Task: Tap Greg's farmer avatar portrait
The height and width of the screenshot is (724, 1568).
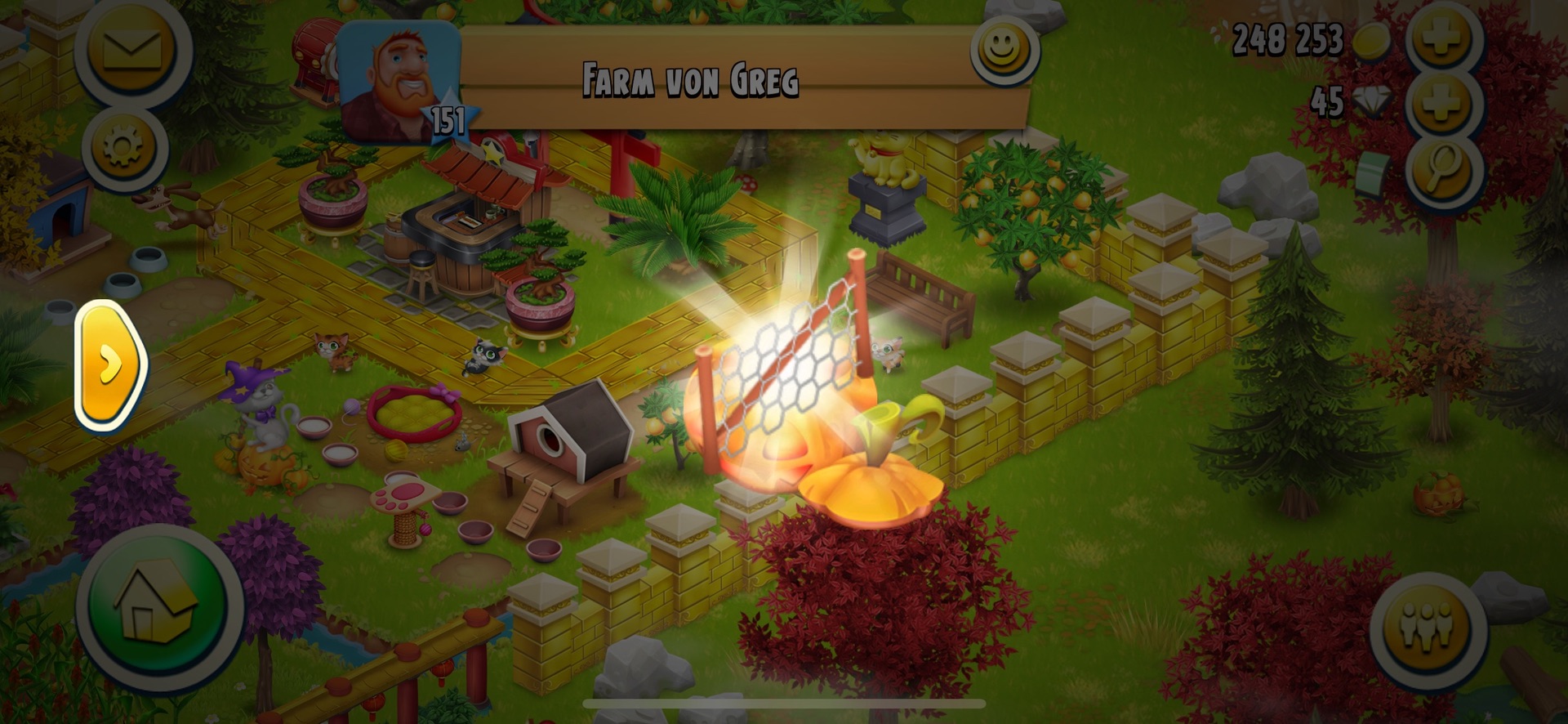Action: [x=398, y=82]
